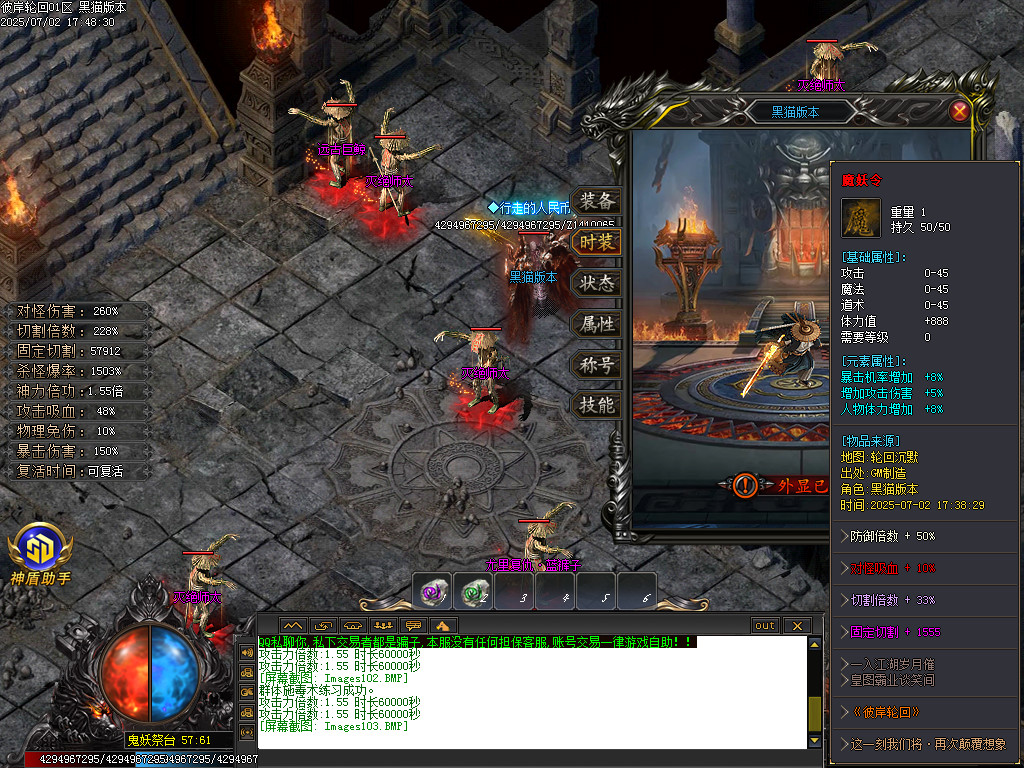The image size is (1024, 768).
Task: Click the speech bubble chat channel button
Action: point(411,626)
